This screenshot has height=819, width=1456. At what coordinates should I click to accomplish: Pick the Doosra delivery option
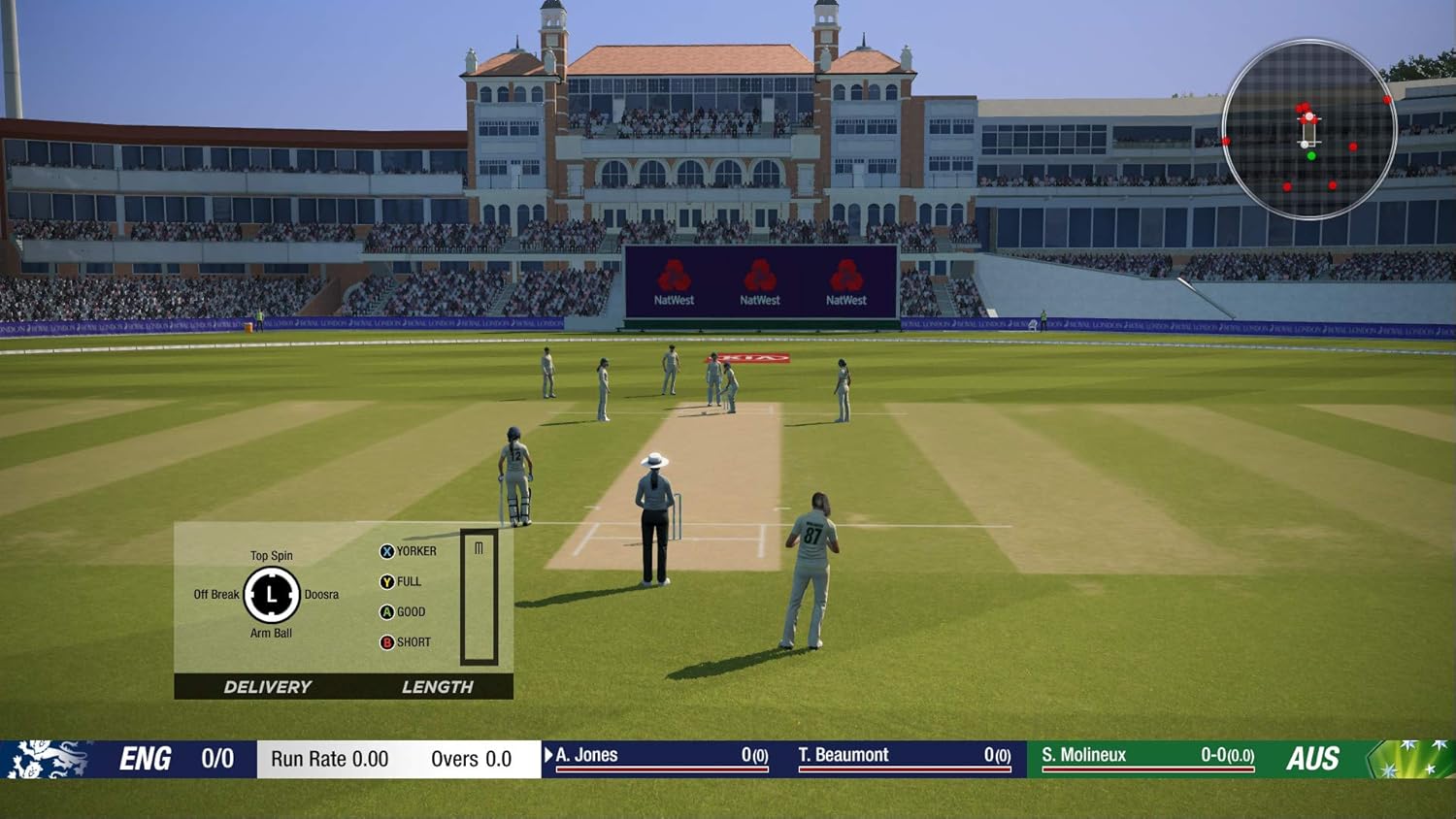pos(321,595)
